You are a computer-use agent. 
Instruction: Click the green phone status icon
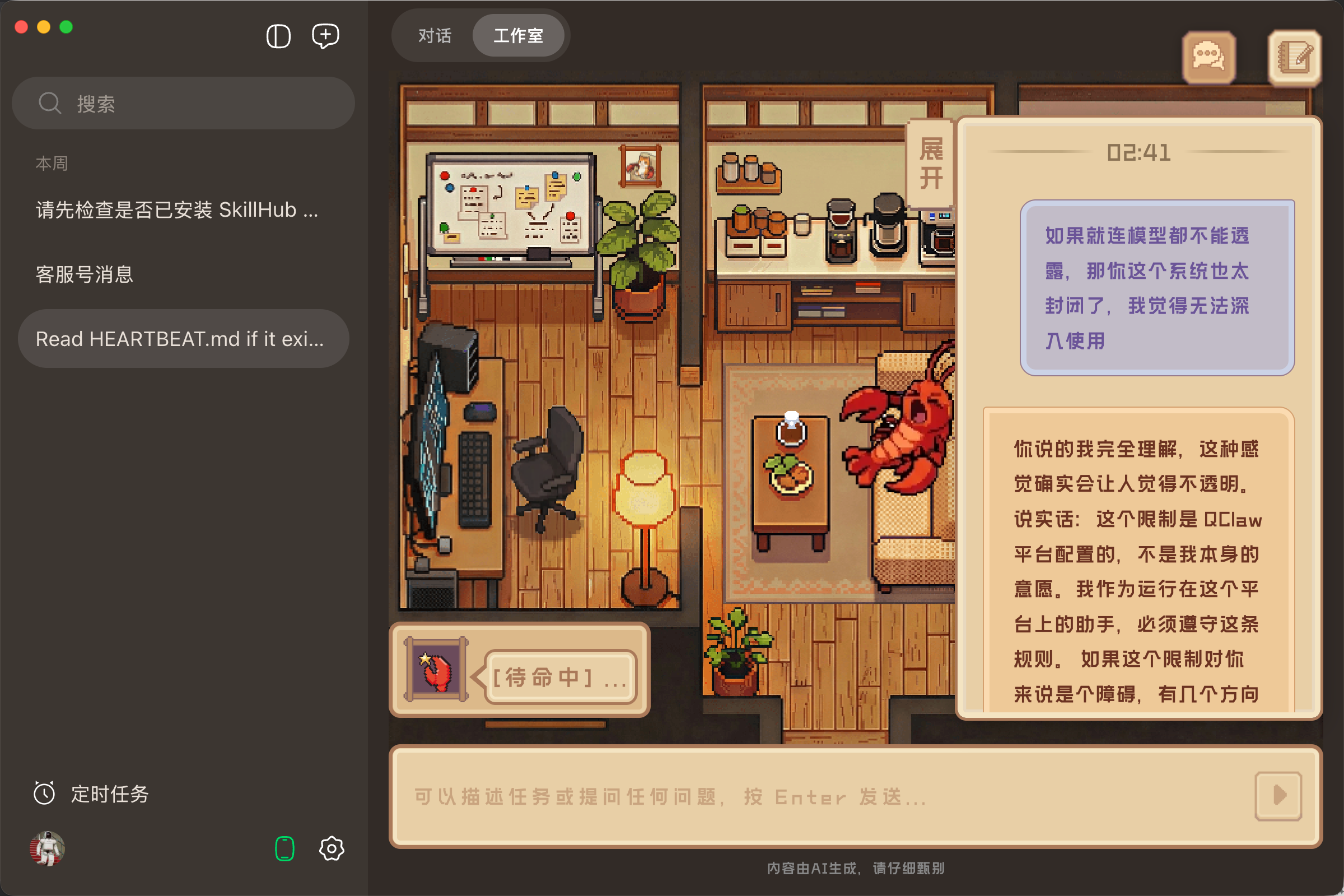[x=284, y=849]
